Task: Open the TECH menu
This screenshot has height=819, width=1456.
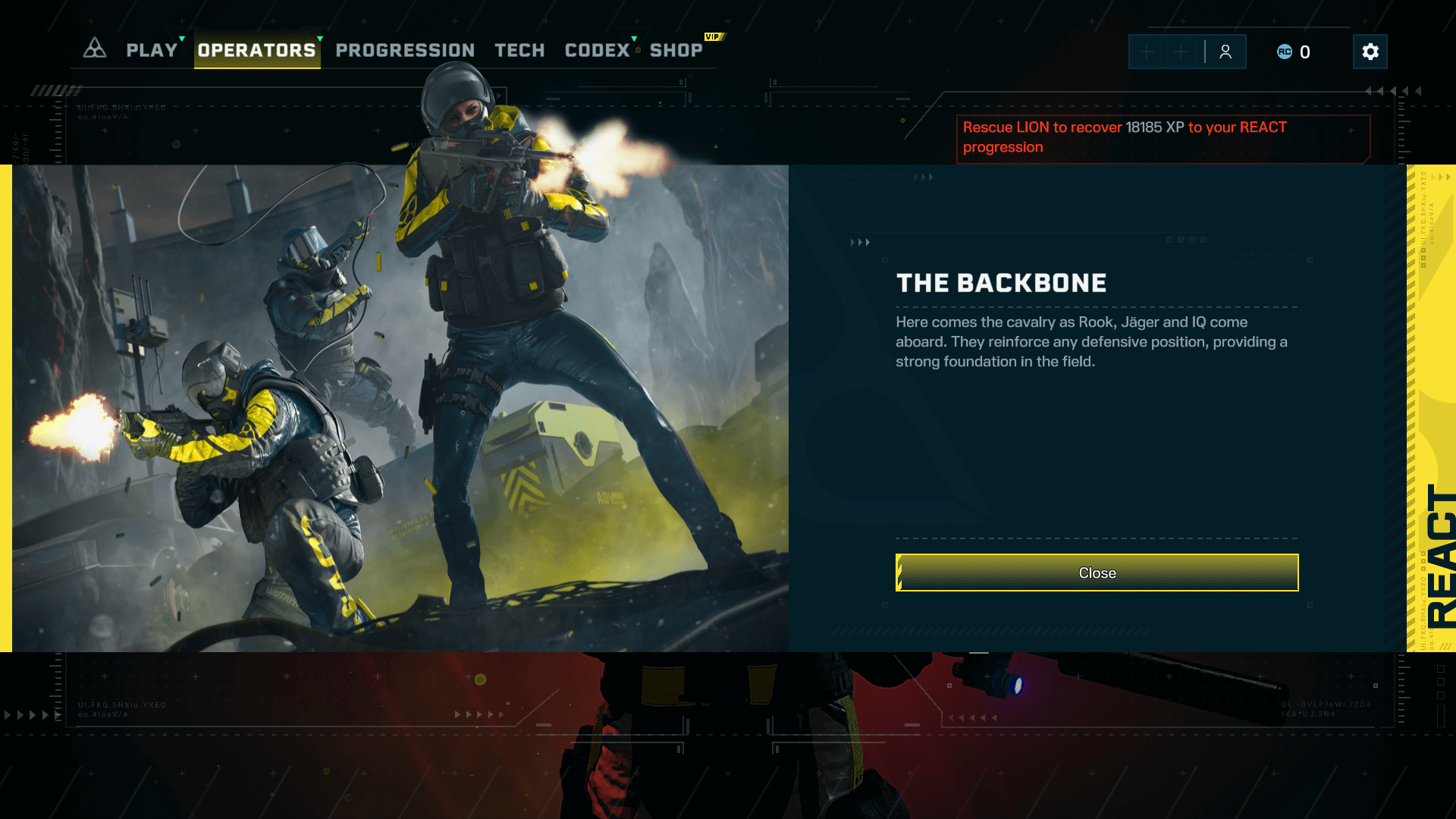Action: pyautogui.click(x=519, y=50)
